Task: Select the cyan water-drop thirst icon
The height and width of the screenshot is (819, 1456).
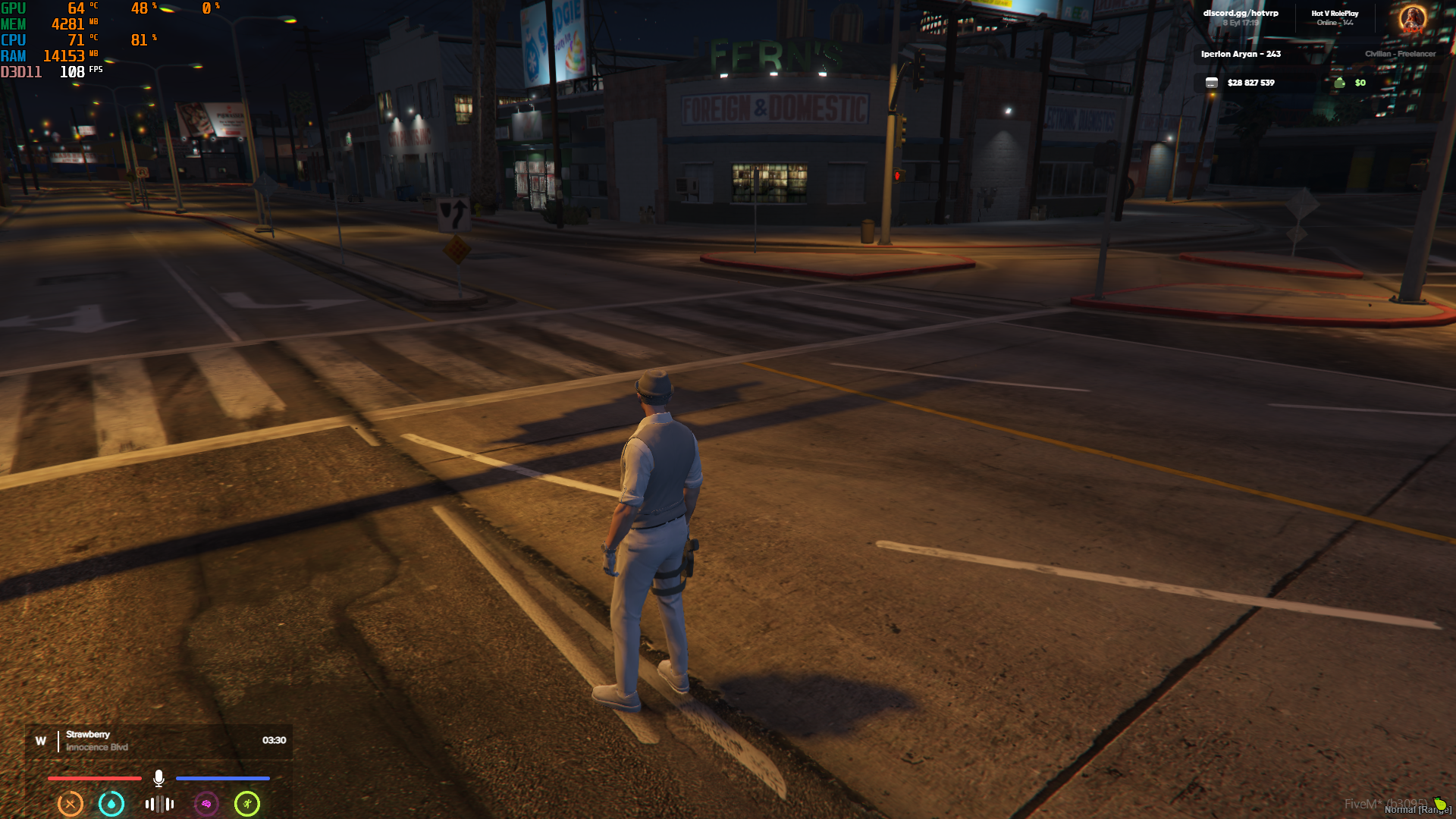Action: click(111, 804)
